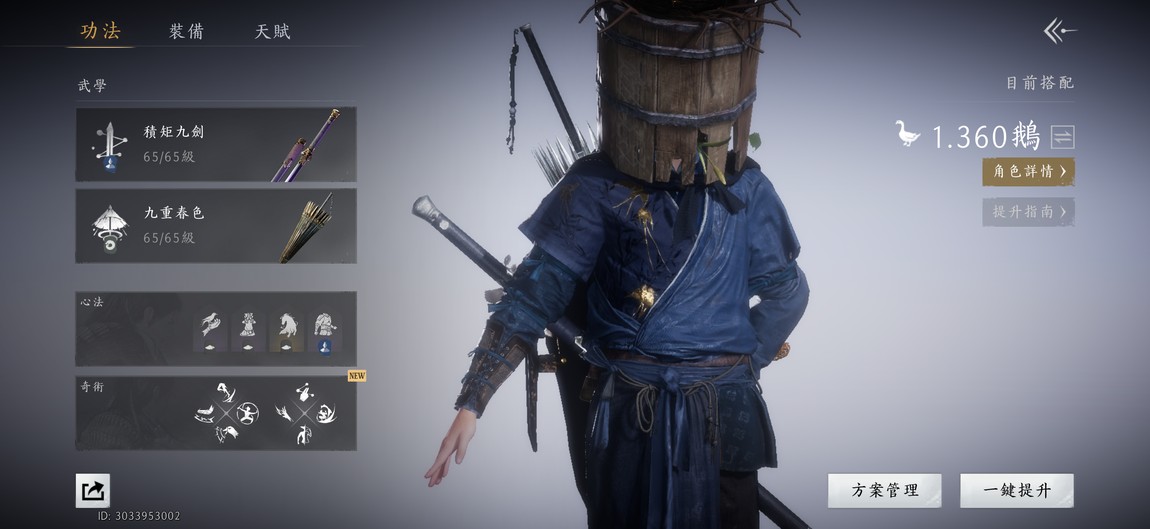Go back using the arrow icon
This screenshot has height=529, width=1150.
1059,31
